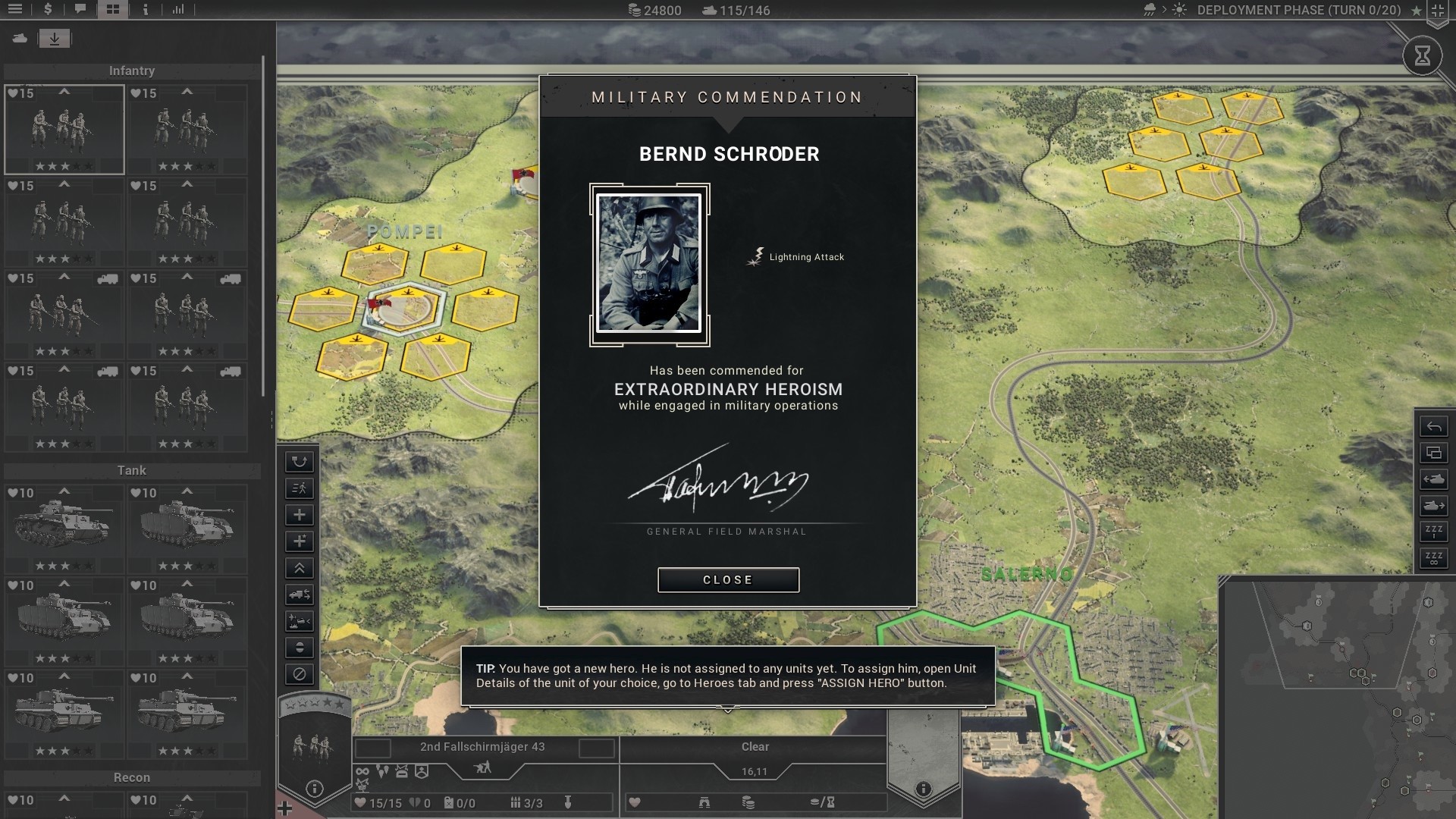Collapse the Tank section header
The image size is (1456, 819).
133,470
